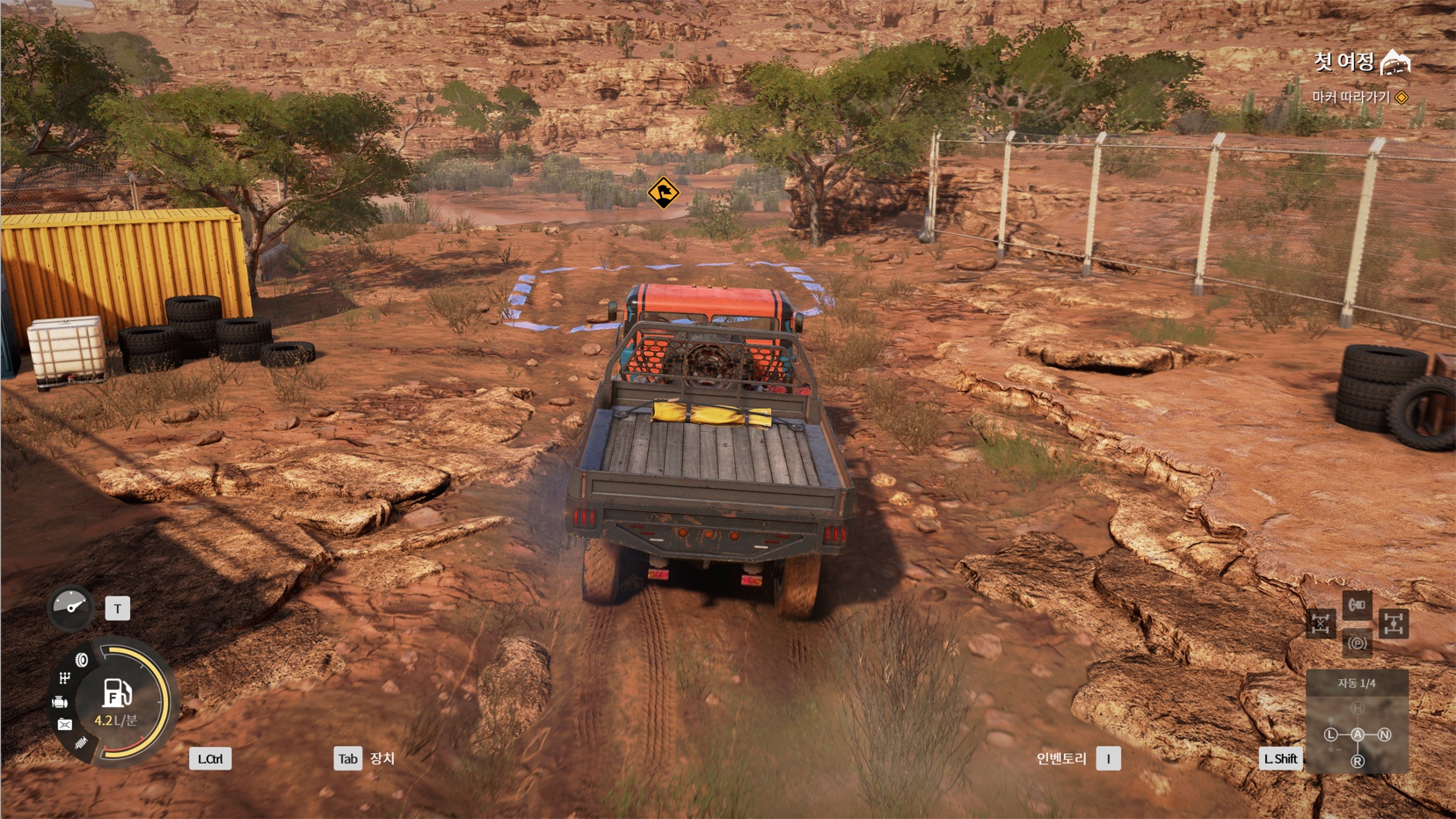
Task: Toggle the winch icon
Action: pyautogui.click(x=1357, y=604)
